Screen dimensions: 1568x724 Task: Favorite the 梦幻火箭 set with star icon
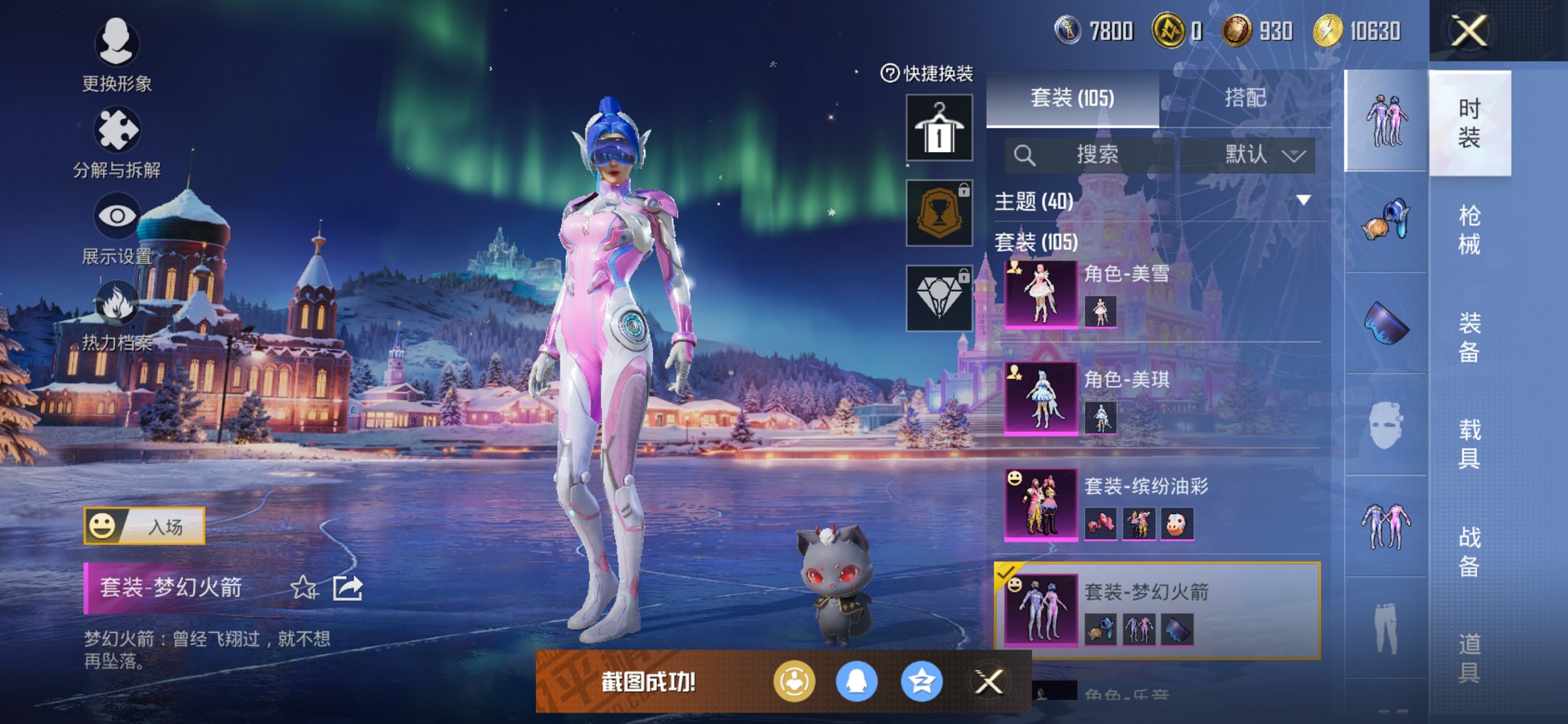(303, 587)
